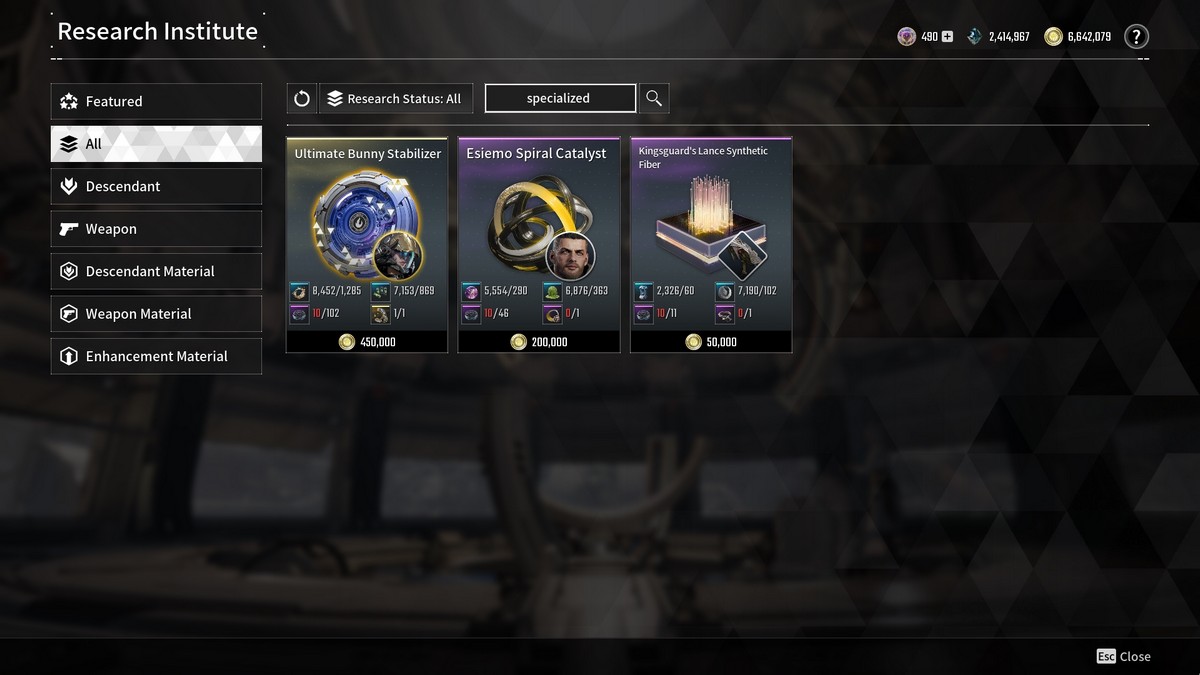
Task: Click the refresh arrow button
Action: 302,98
